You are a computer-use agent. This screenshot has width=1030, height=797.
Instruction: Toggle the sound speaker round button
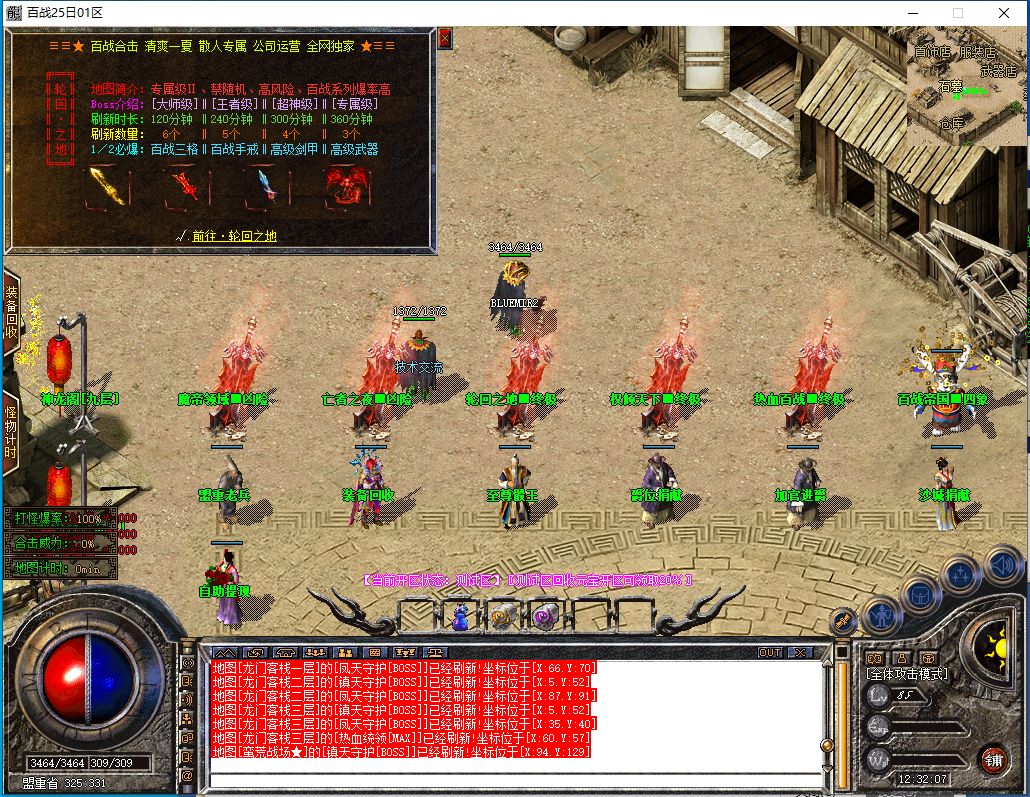1002,566
